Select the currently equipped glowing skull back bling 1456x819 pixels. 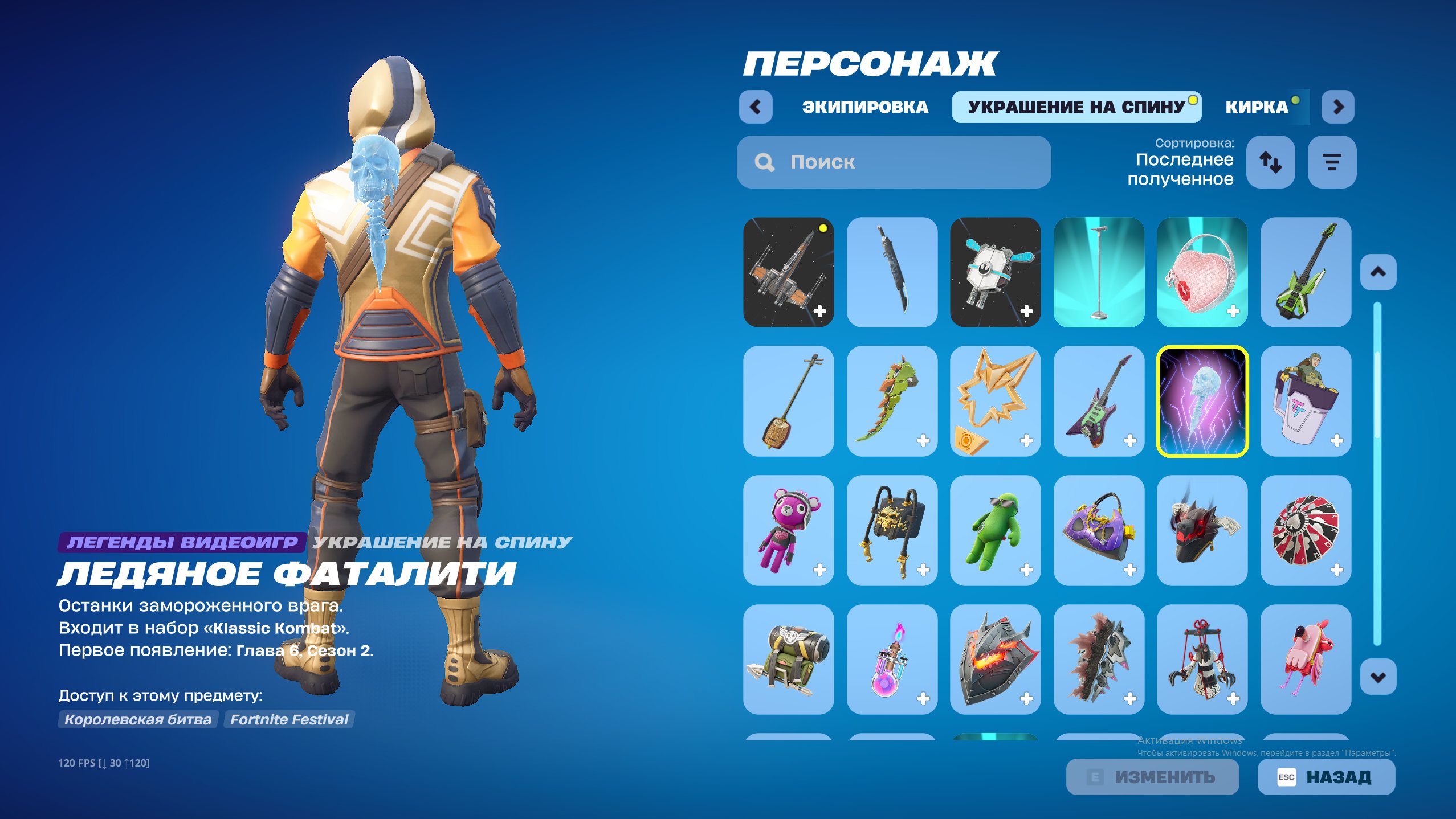tap(1202, 403)
